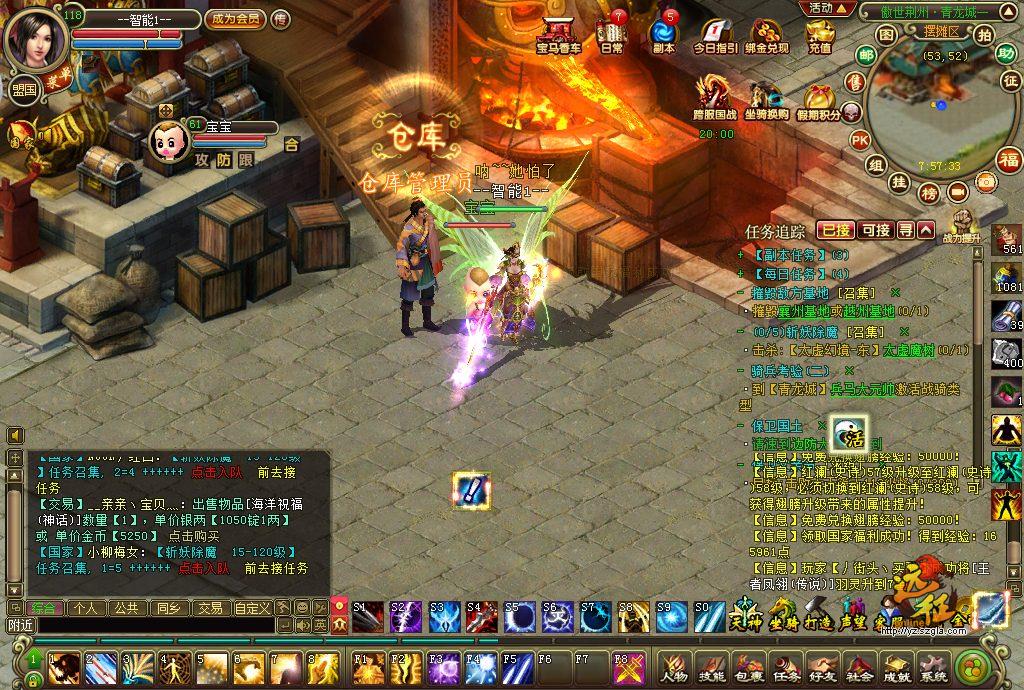Click the 活动 events expander

point(826,8)
